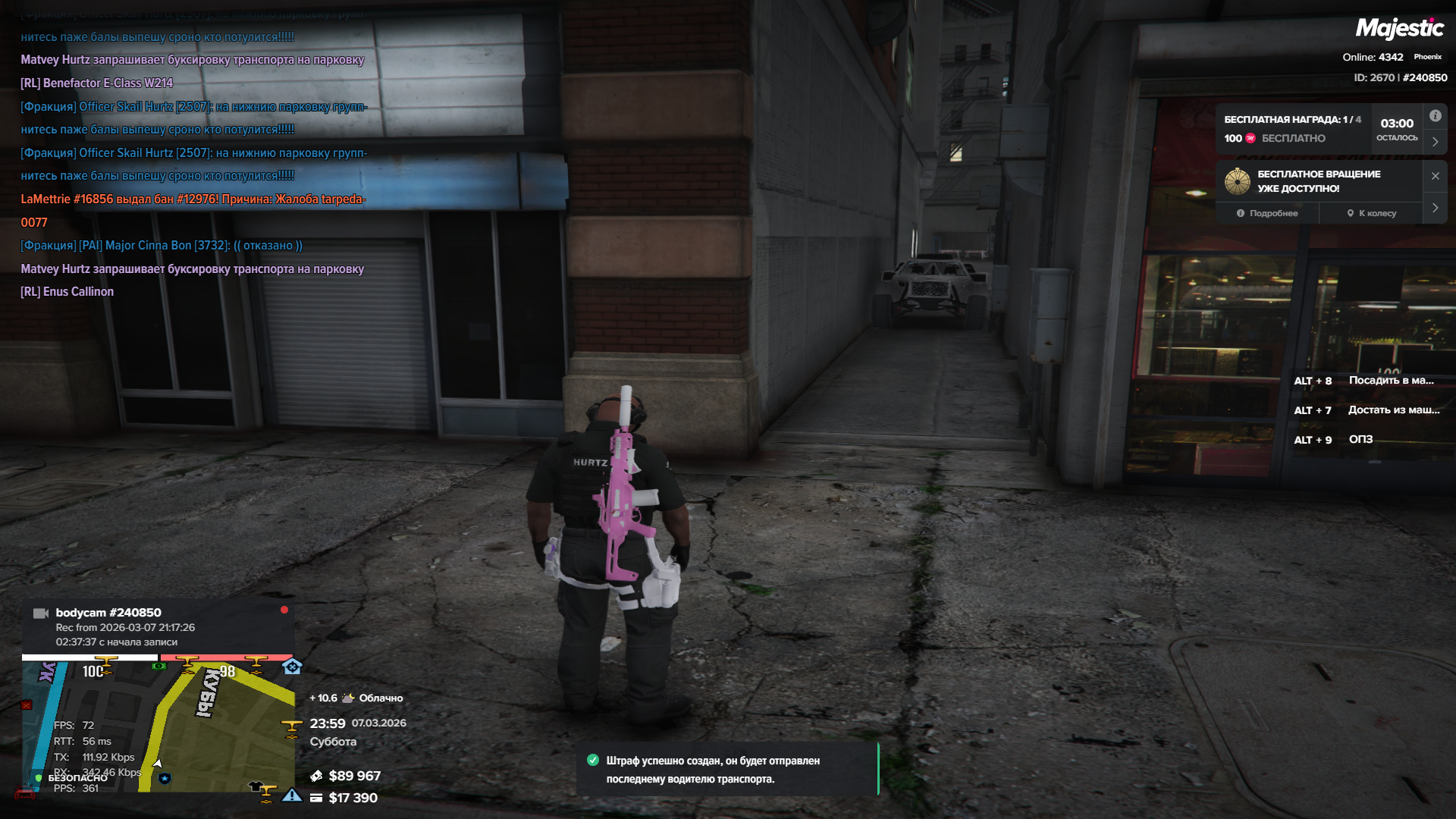Close the free spin notification
This screenshot has width=1456, height=819.
click(1435, 176)
